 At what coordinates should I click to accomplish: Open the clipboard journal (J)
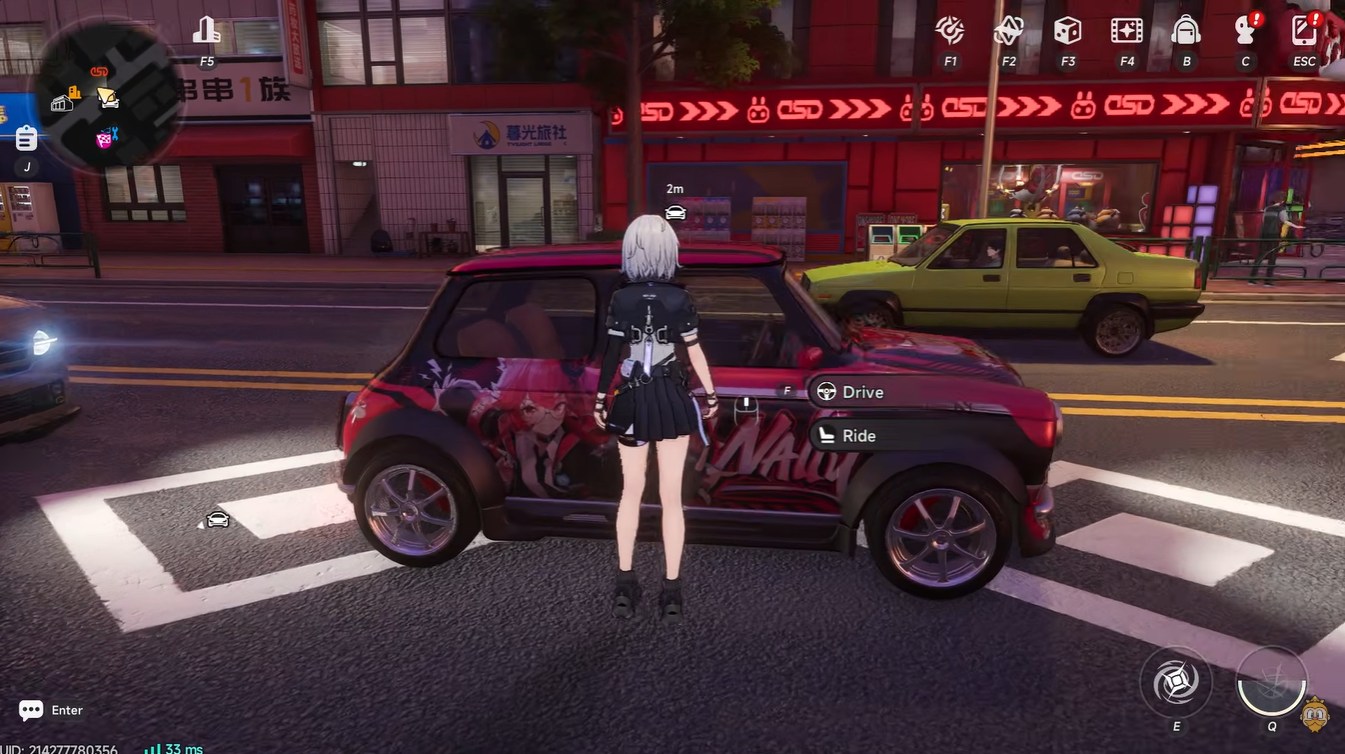coord(25,140)
